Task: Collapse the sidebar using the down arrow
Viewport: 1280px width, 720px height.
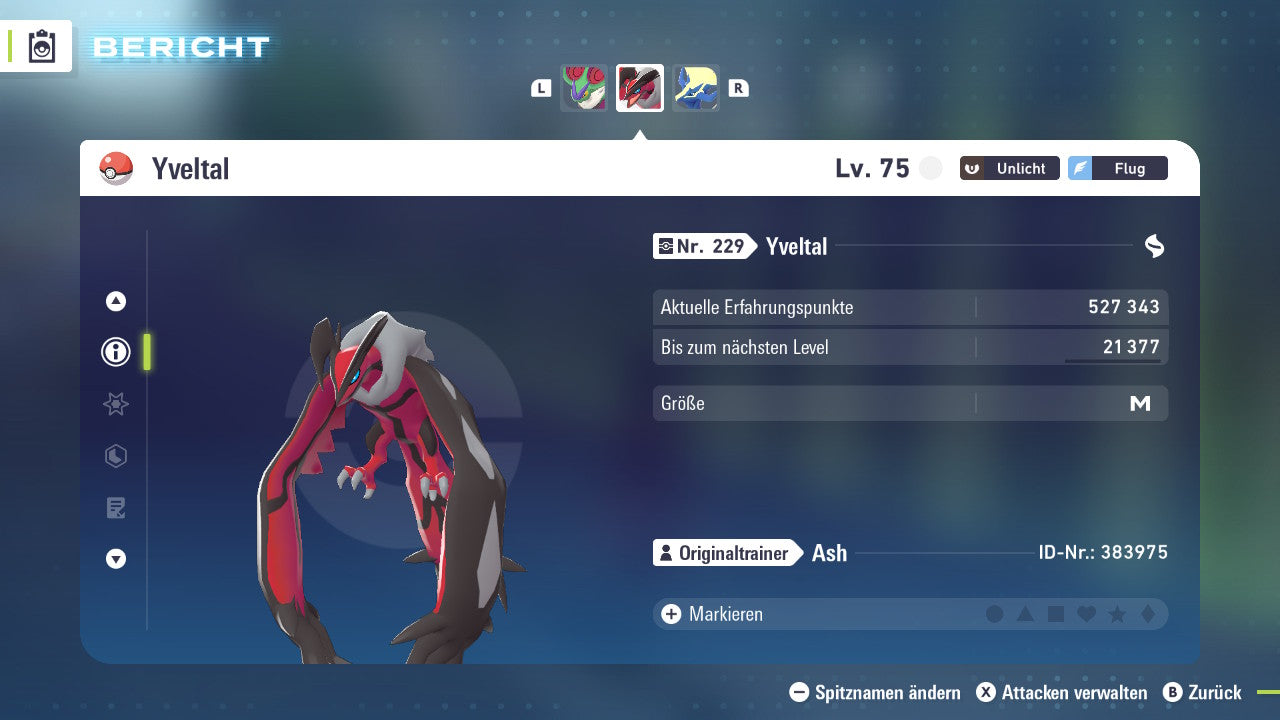Action: tap(115, 560)
